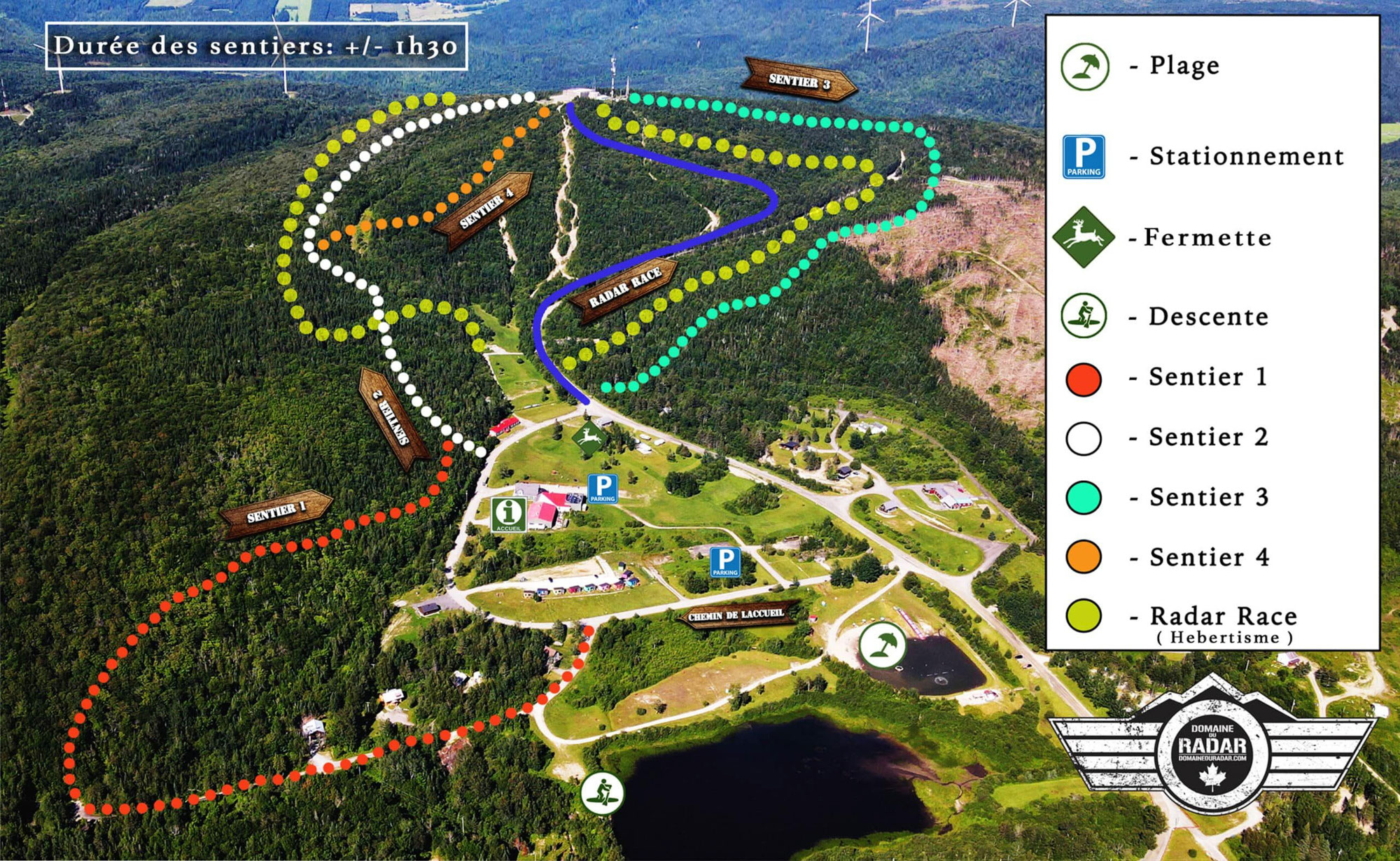Image resolution: width=1400 pixels, height=861 pixels.
Task: Select the Radar Race wooden sign on the map
Action: 624,288
